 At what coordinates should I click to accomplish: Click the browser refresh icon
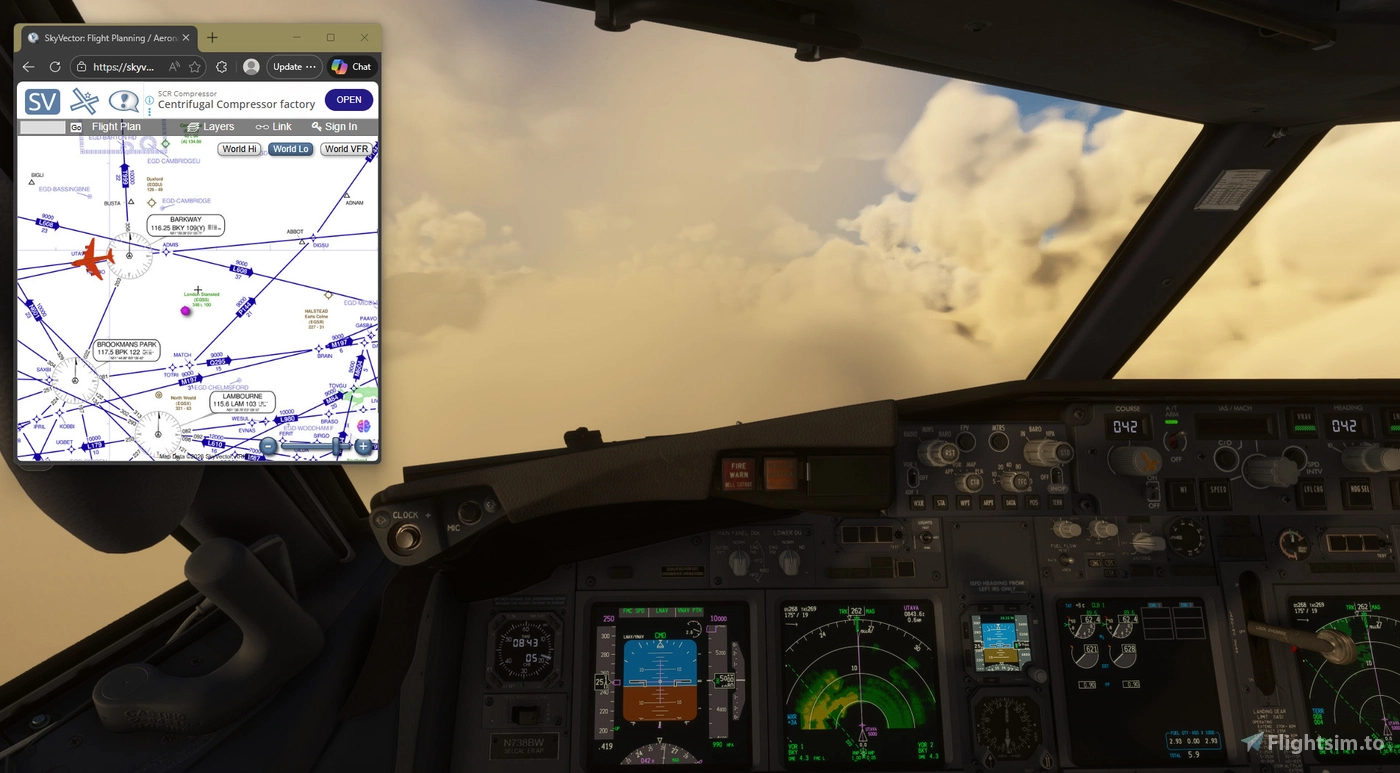coord(54,67)
